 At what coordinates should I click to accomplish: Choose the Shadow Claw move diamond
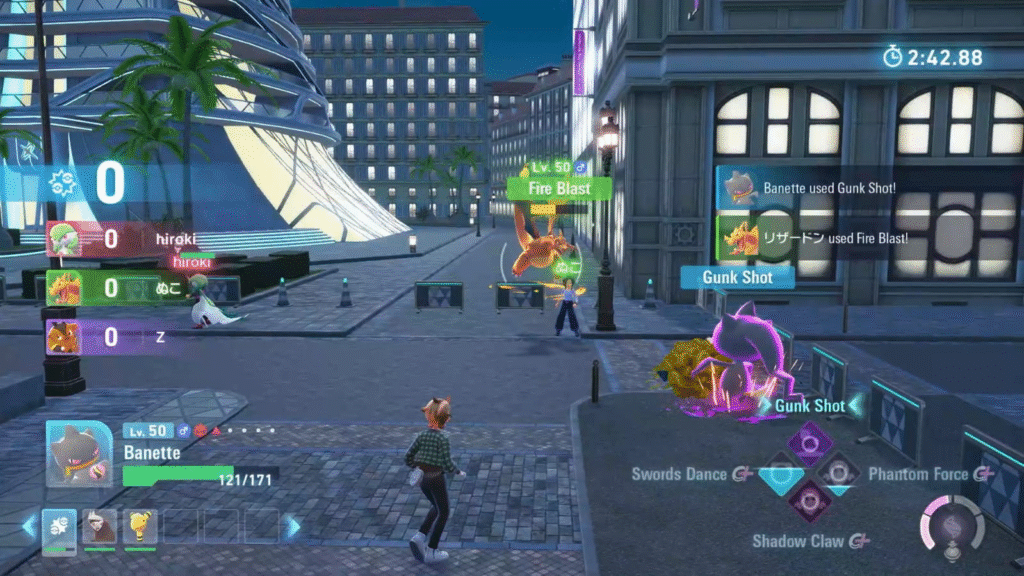point(809,501)
